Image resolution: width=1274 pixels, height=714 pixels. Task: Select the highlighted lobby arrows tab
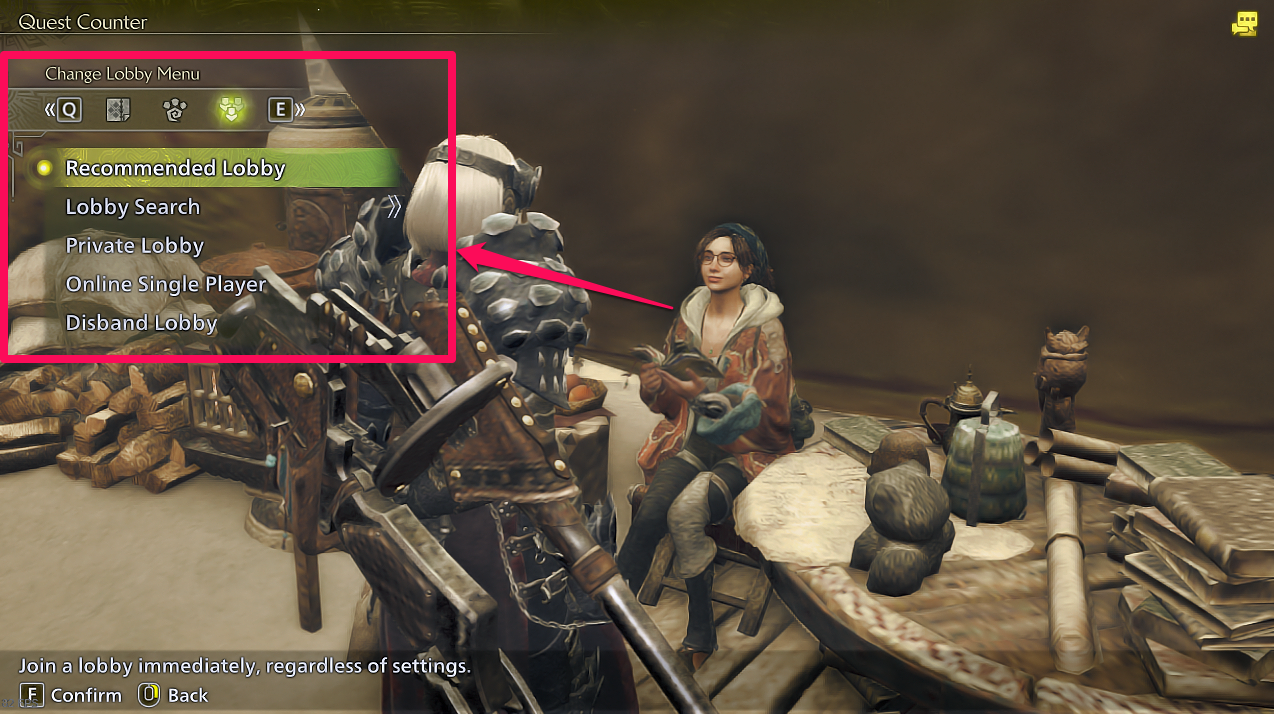click(231, 109)
